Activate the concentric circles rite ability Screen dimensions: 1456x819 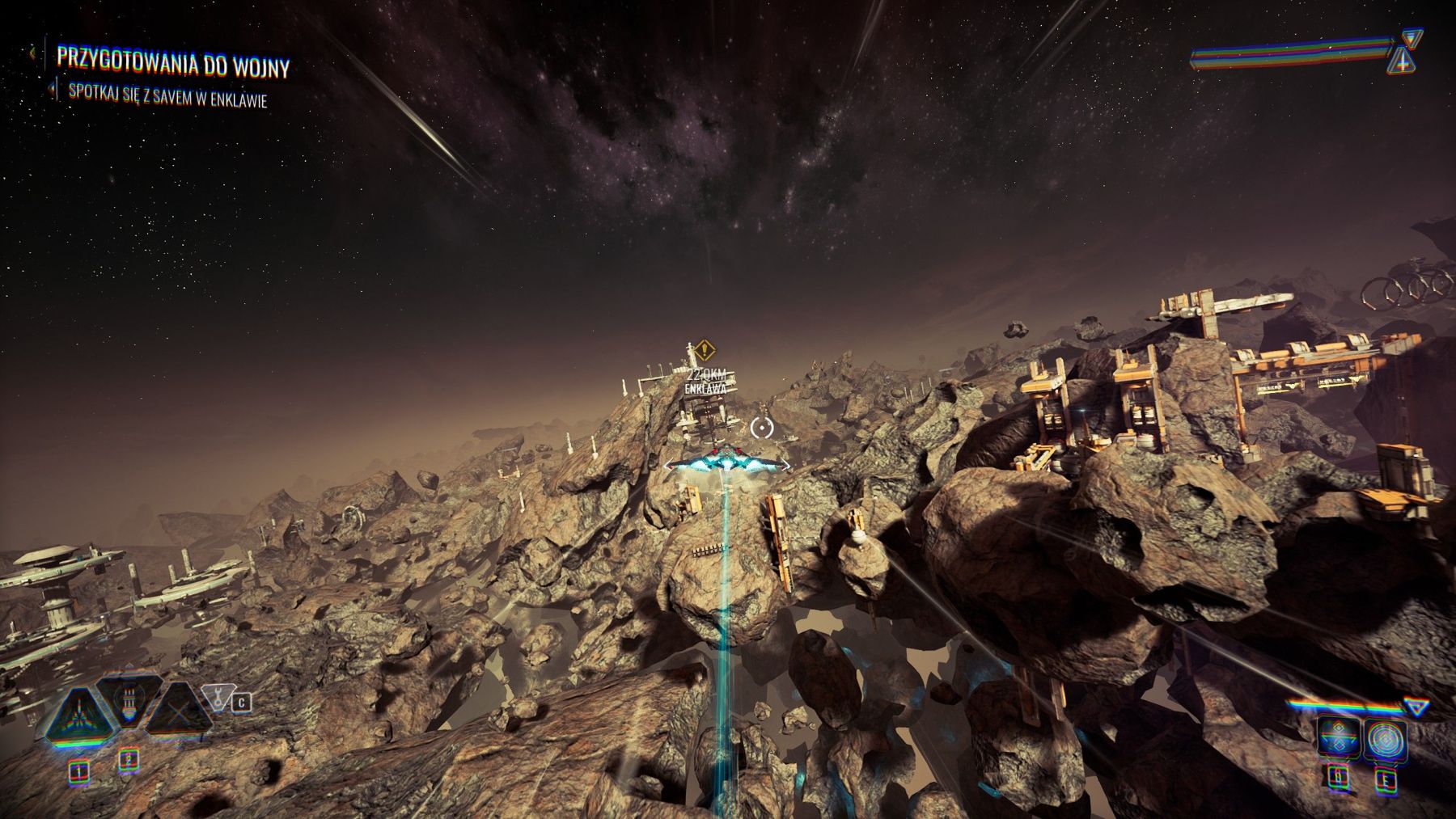[x=1386, y=738]
